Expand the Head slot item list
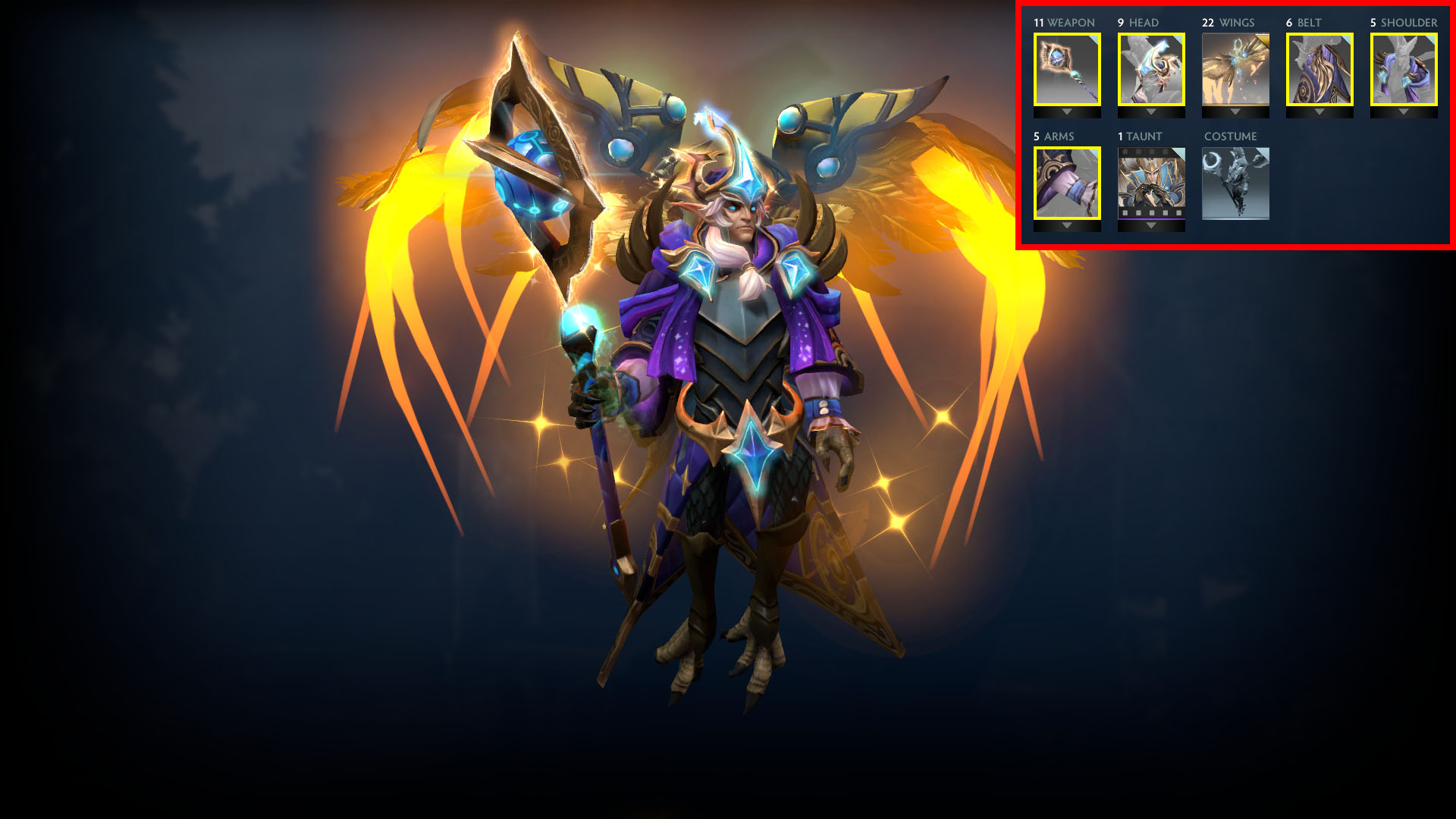 coord(1150,111)
